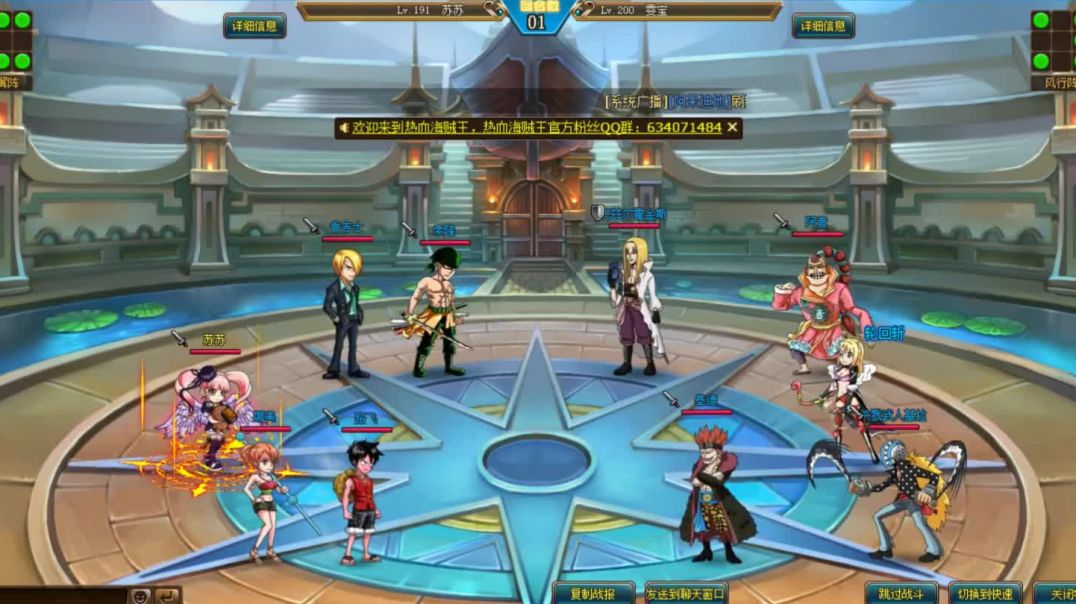
Task: Open the chat emoji picker
Action: (x=141, y=596)
